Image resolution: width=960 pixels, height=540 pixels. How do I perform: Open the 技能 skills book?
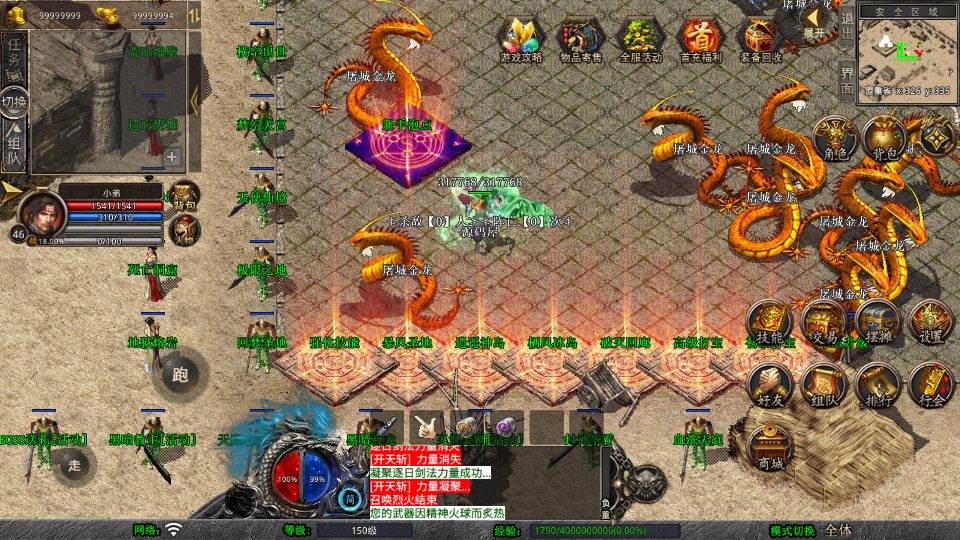click(x=771, y=324)
